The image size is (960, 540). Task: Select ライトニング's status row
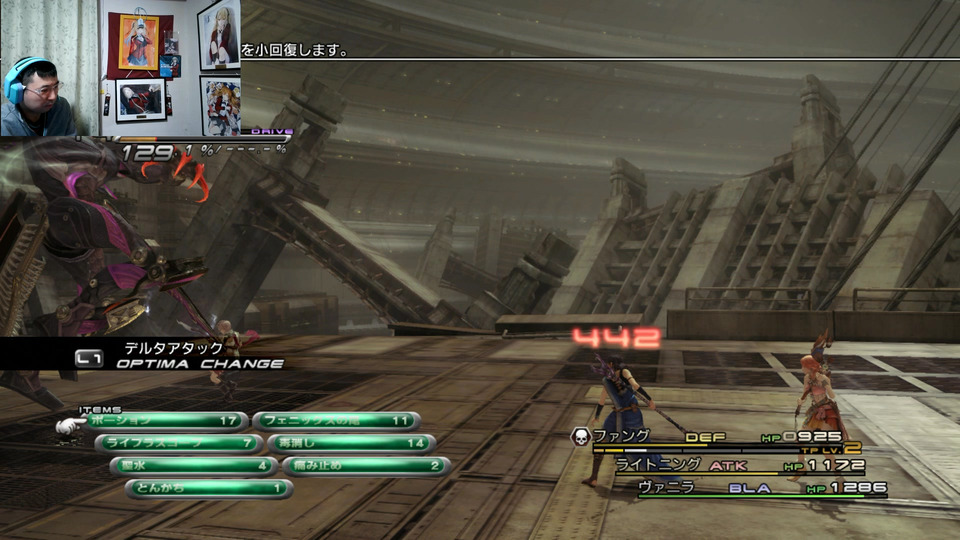coord(735,465)
